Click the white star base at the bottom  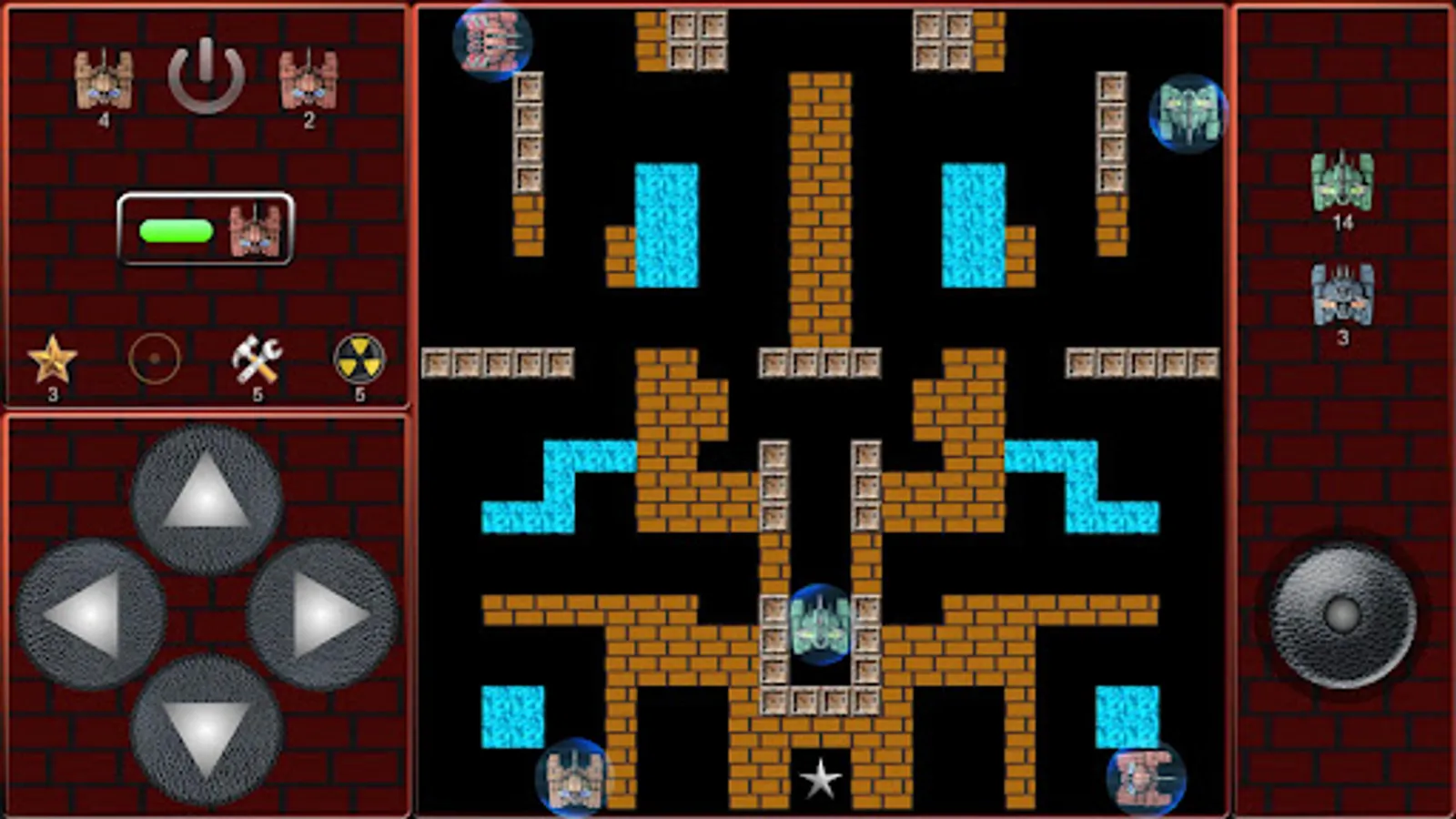(x=822, y=778)
